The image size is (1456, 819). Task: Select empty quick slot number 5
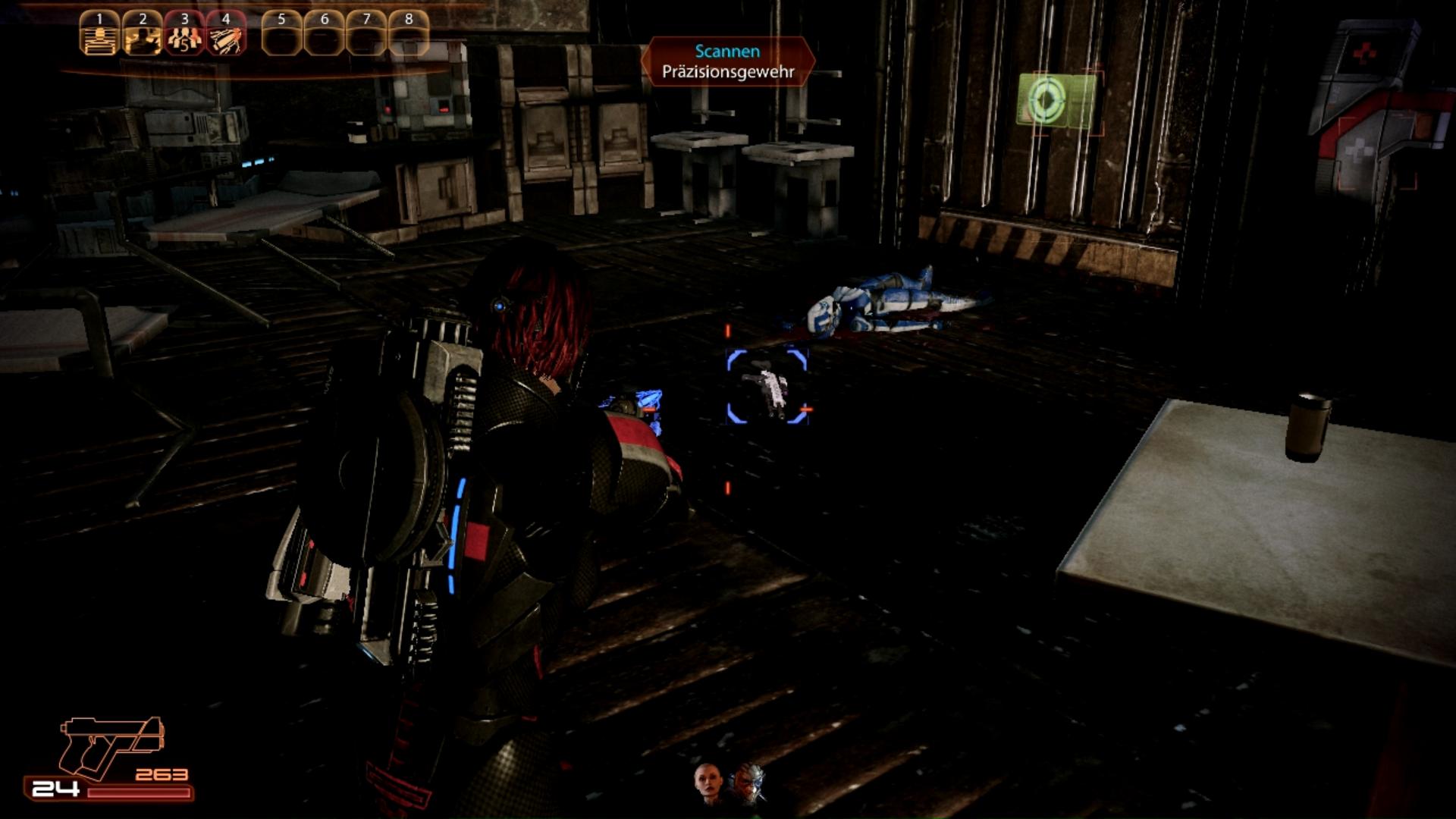point(282,34)
